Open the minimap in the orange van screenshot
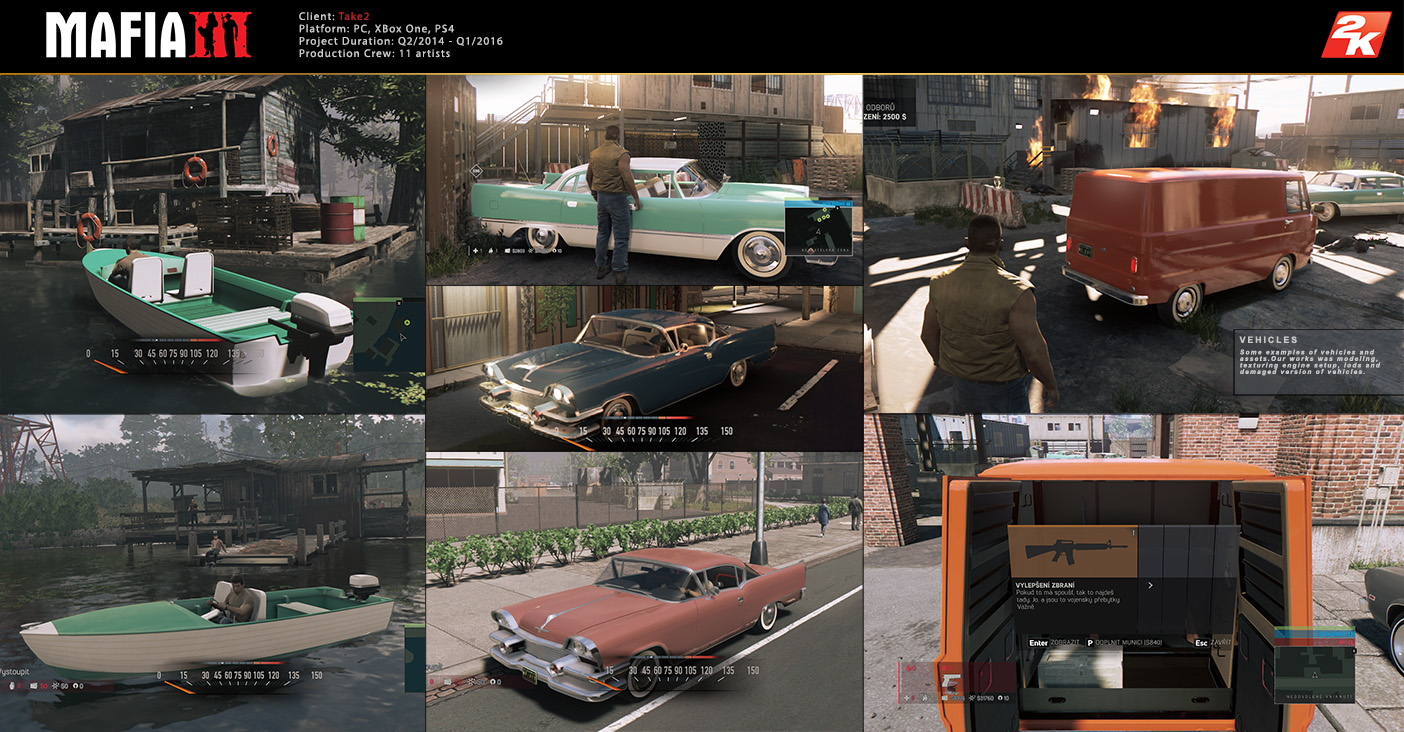This screenshot has height=732, width=1404. pyautogui.click(x=1314, y=665)
